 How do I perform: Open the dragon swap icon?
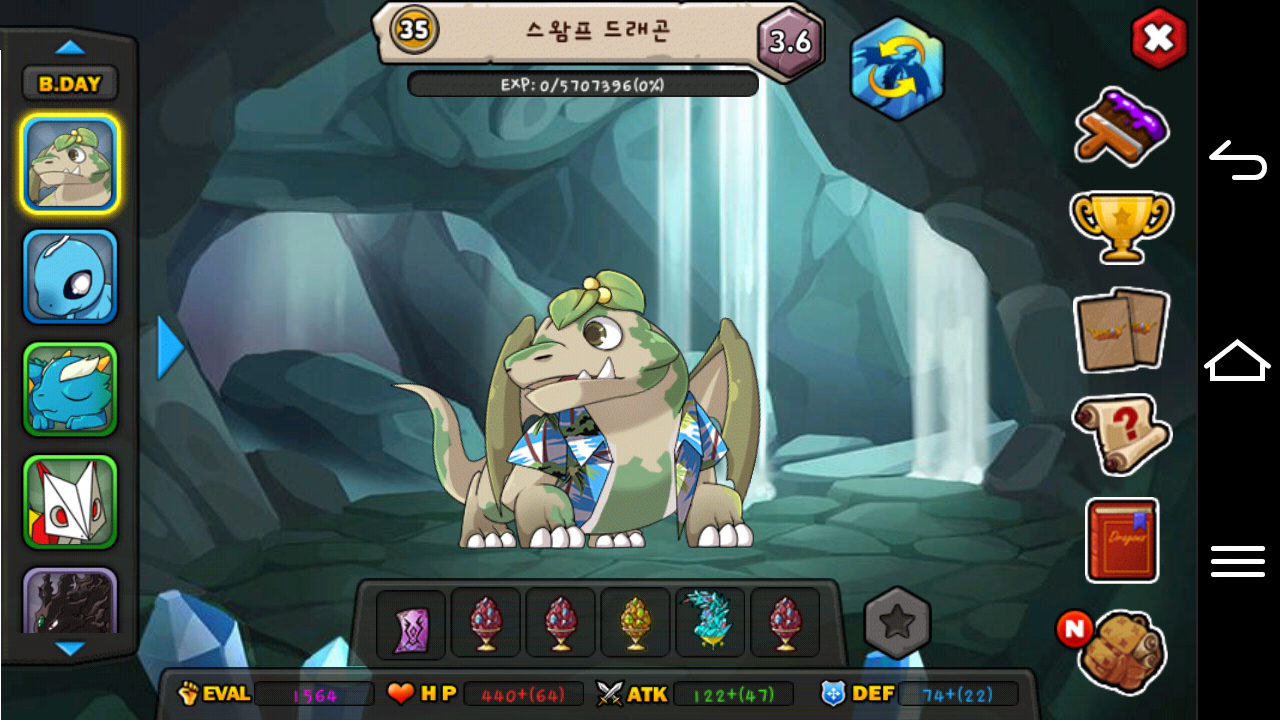click(896, 69)
